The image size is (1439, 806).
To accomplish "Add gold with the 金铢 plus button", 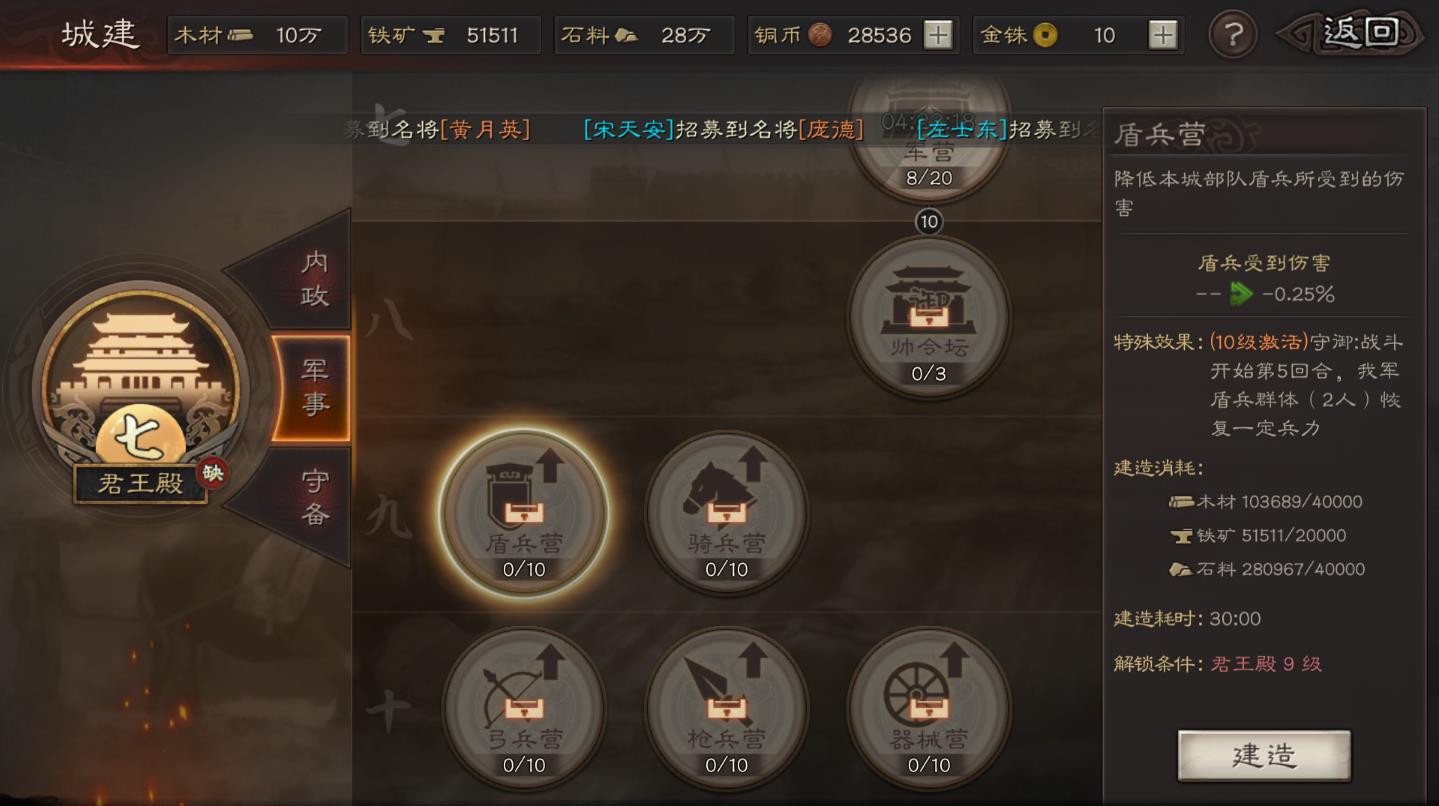I will click(1162, 35).
